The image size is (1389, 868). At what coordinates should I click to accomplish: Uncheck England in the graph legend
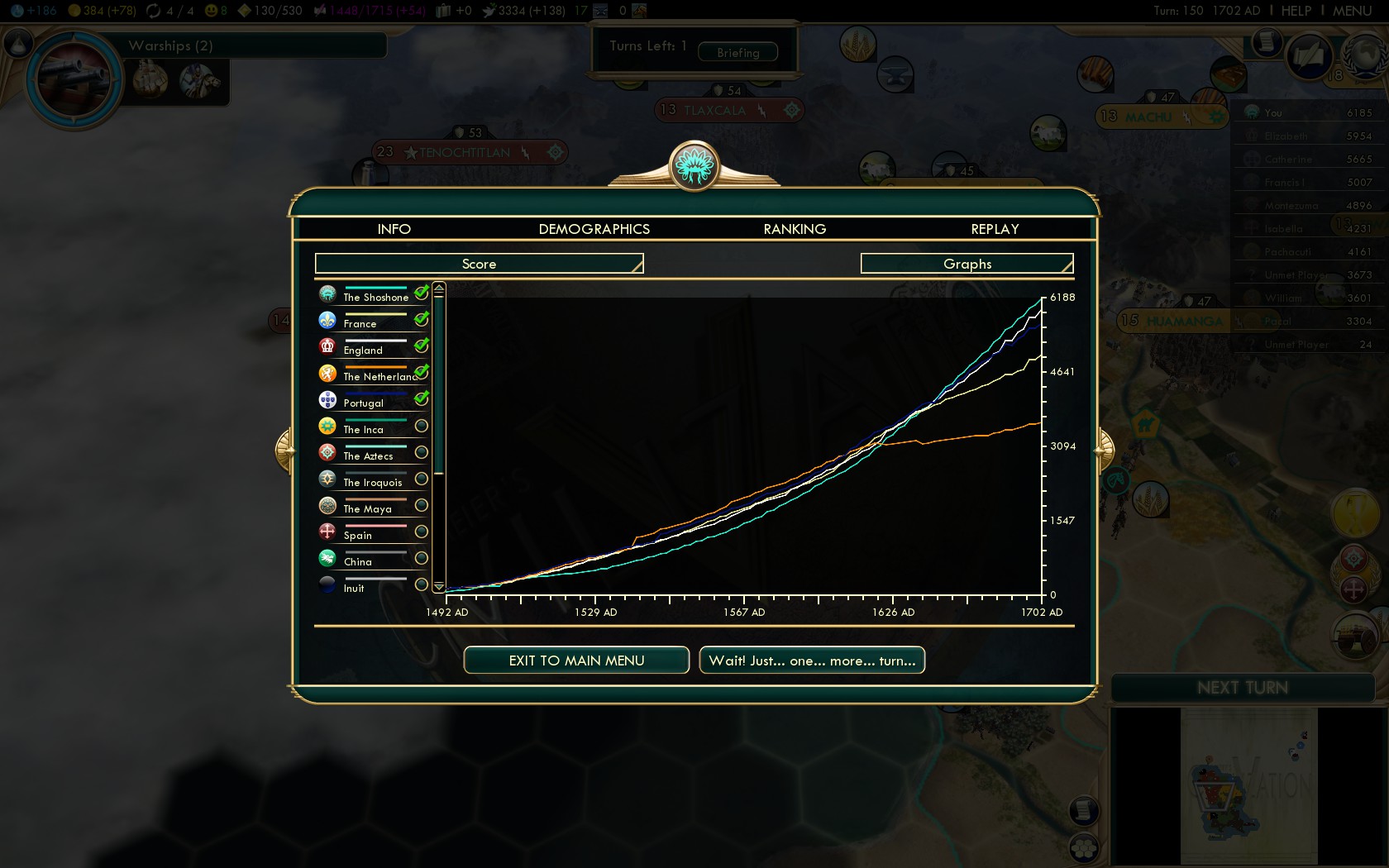click(x=422, y=346)
